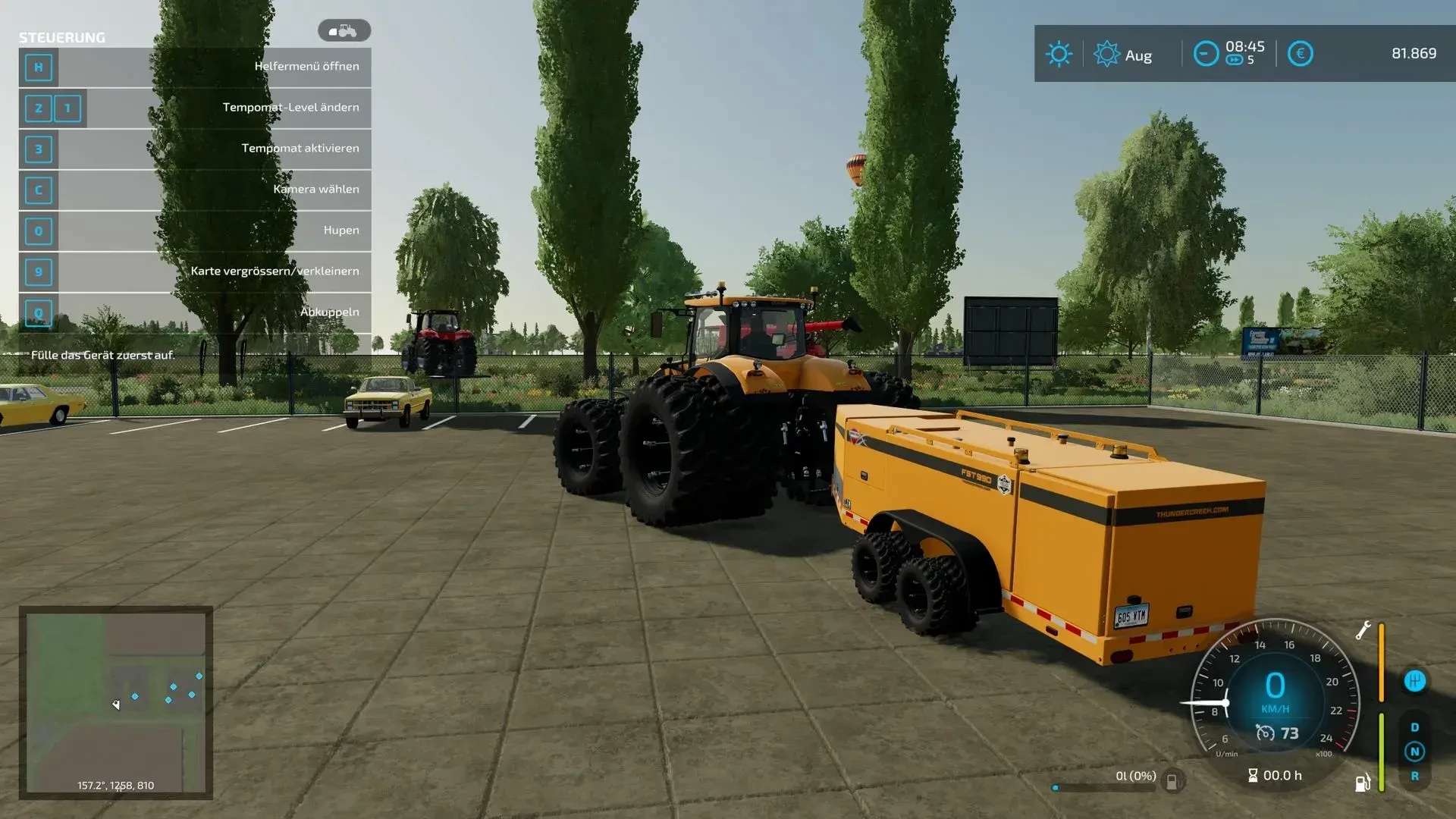Select the fuel pump icon

point(1363,782)
